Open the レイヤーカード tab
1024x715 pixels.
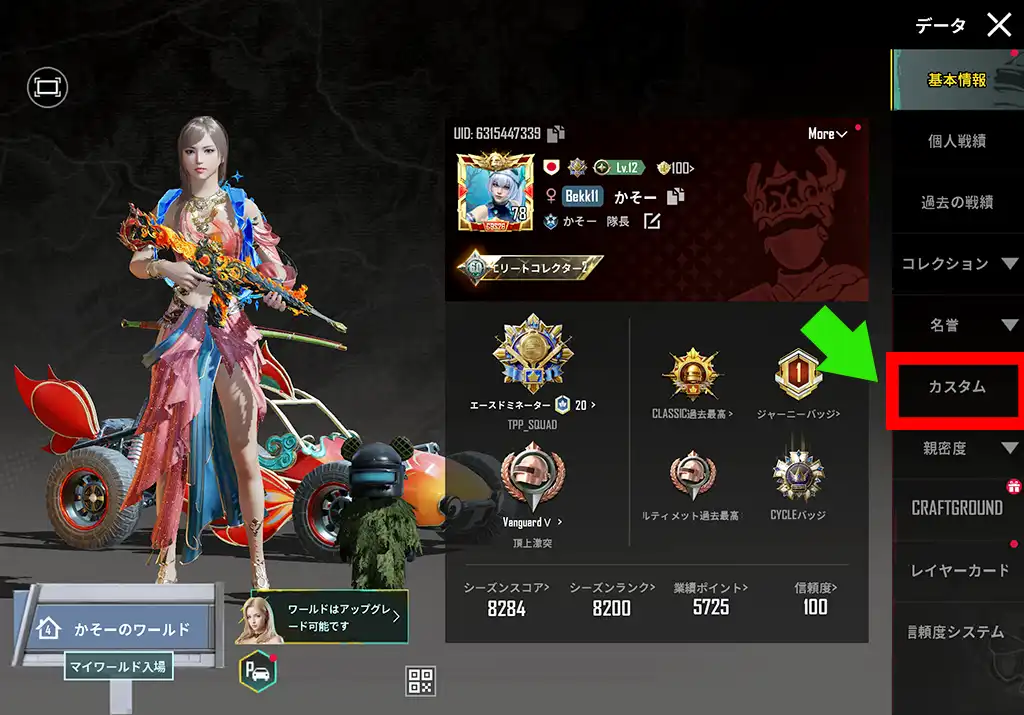pyautogui.click(x=959, y=570)
